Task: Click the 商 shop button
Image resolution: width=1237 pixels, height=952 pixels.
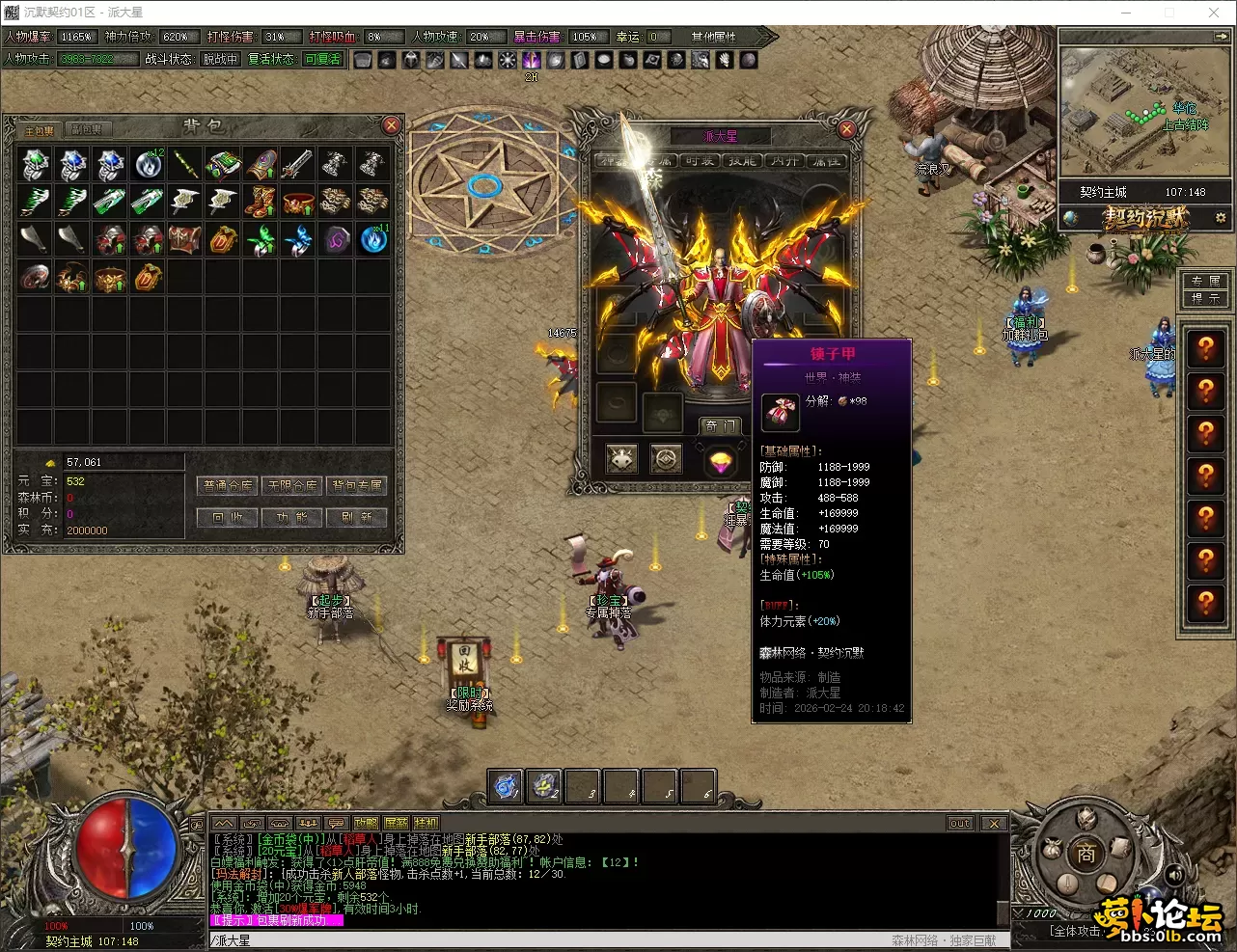Action: [1086, 854]
